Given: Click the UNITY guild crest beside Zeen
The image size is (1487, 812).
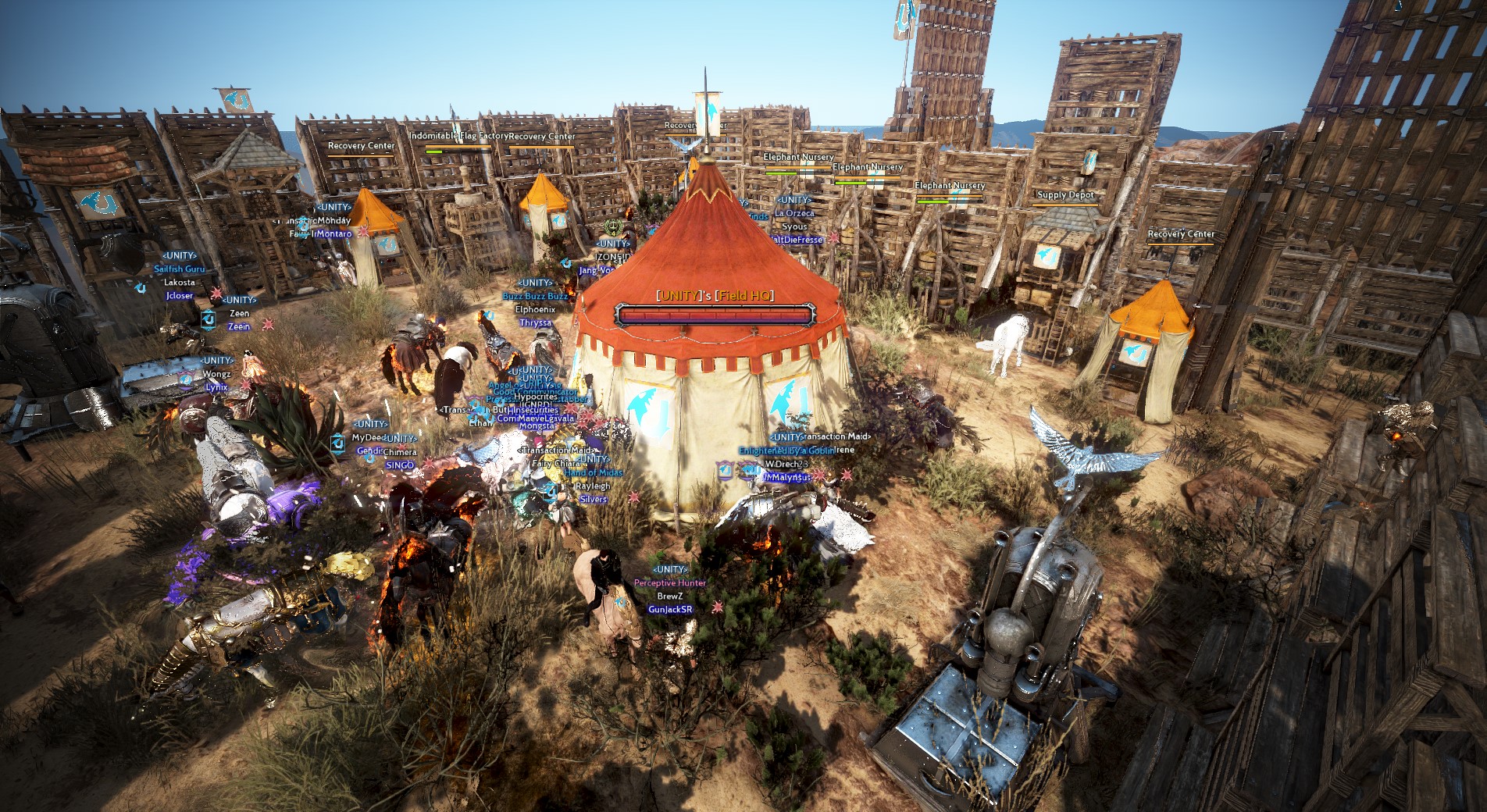Looking at the screenshot, I should (209, 321).
